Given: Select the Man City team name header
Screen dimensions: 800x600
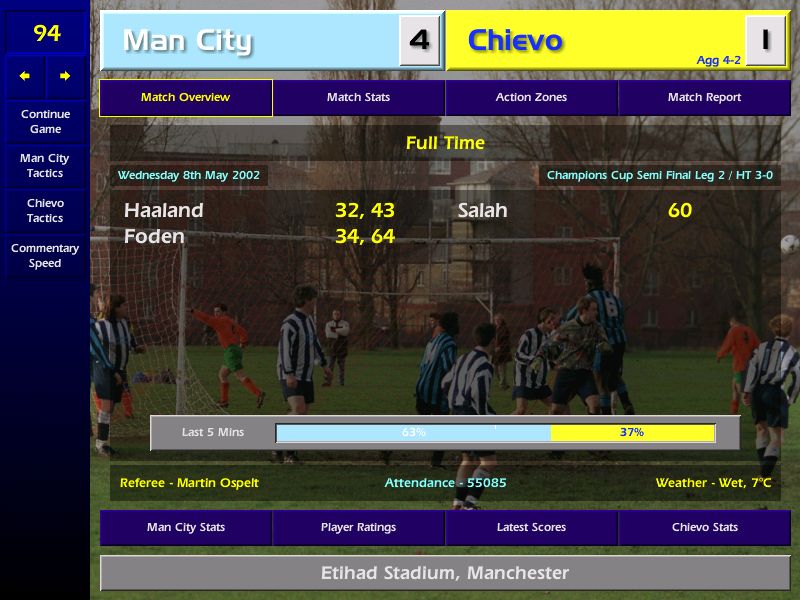Looking at the screenshot, I should pyautogui.click(x=250, y=41).
